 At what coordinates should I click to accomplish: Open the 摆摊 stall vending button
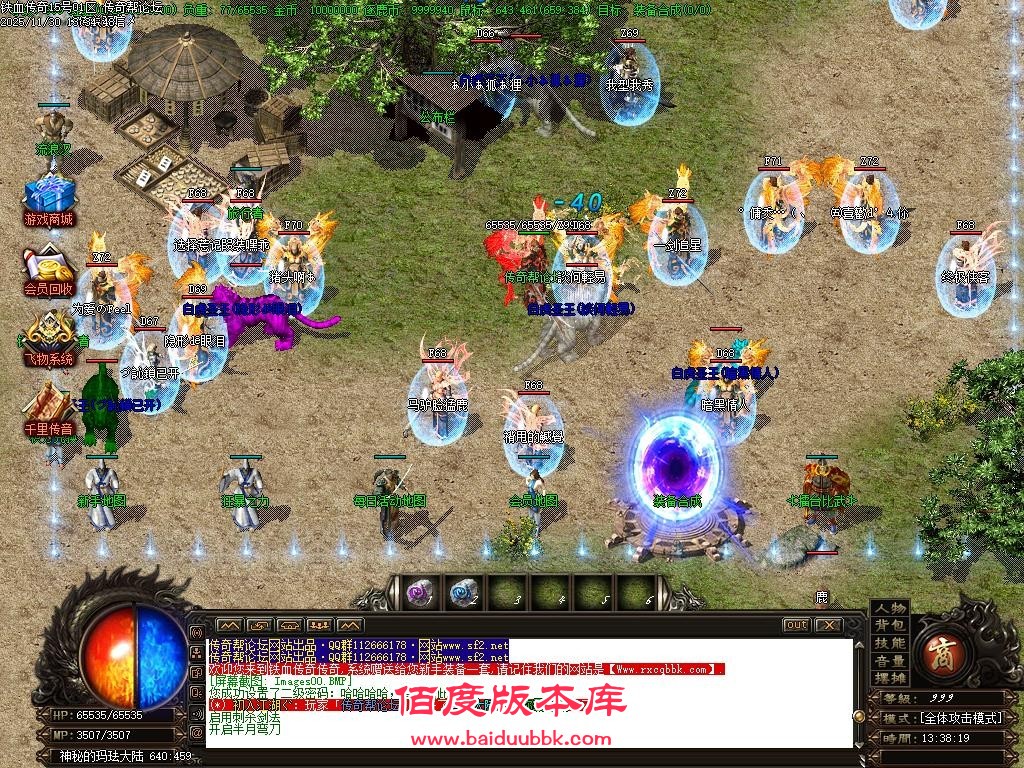click(x=889, y=678)
